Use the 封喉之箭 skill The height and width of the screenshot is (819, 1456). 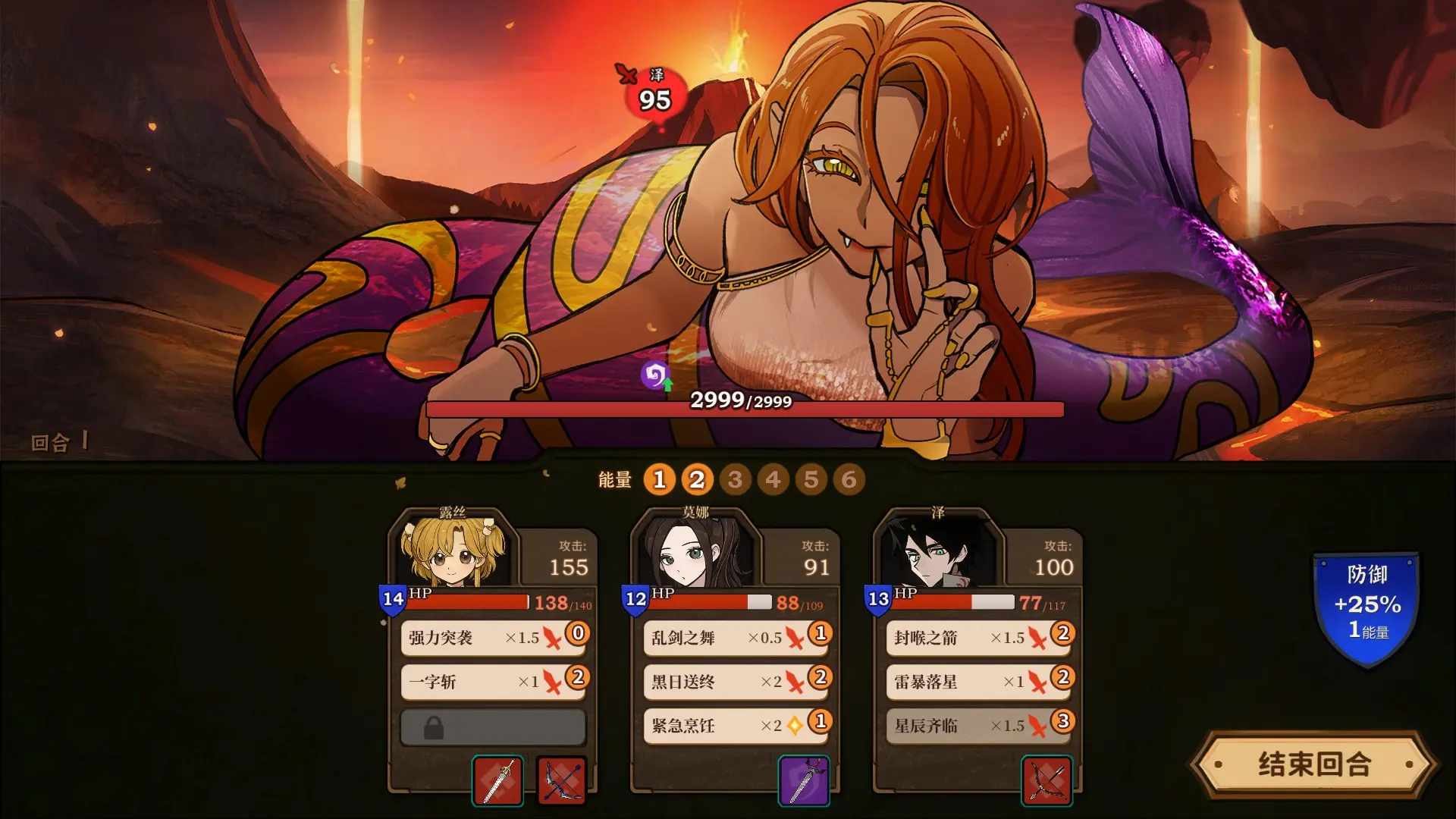coord(976,638)
